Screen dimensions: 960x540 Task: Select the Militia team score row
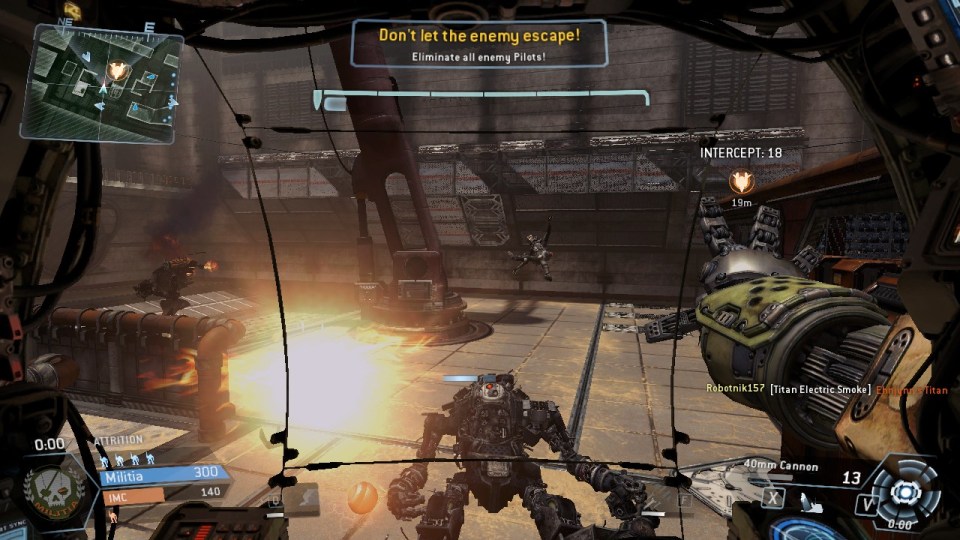point(162,474)
